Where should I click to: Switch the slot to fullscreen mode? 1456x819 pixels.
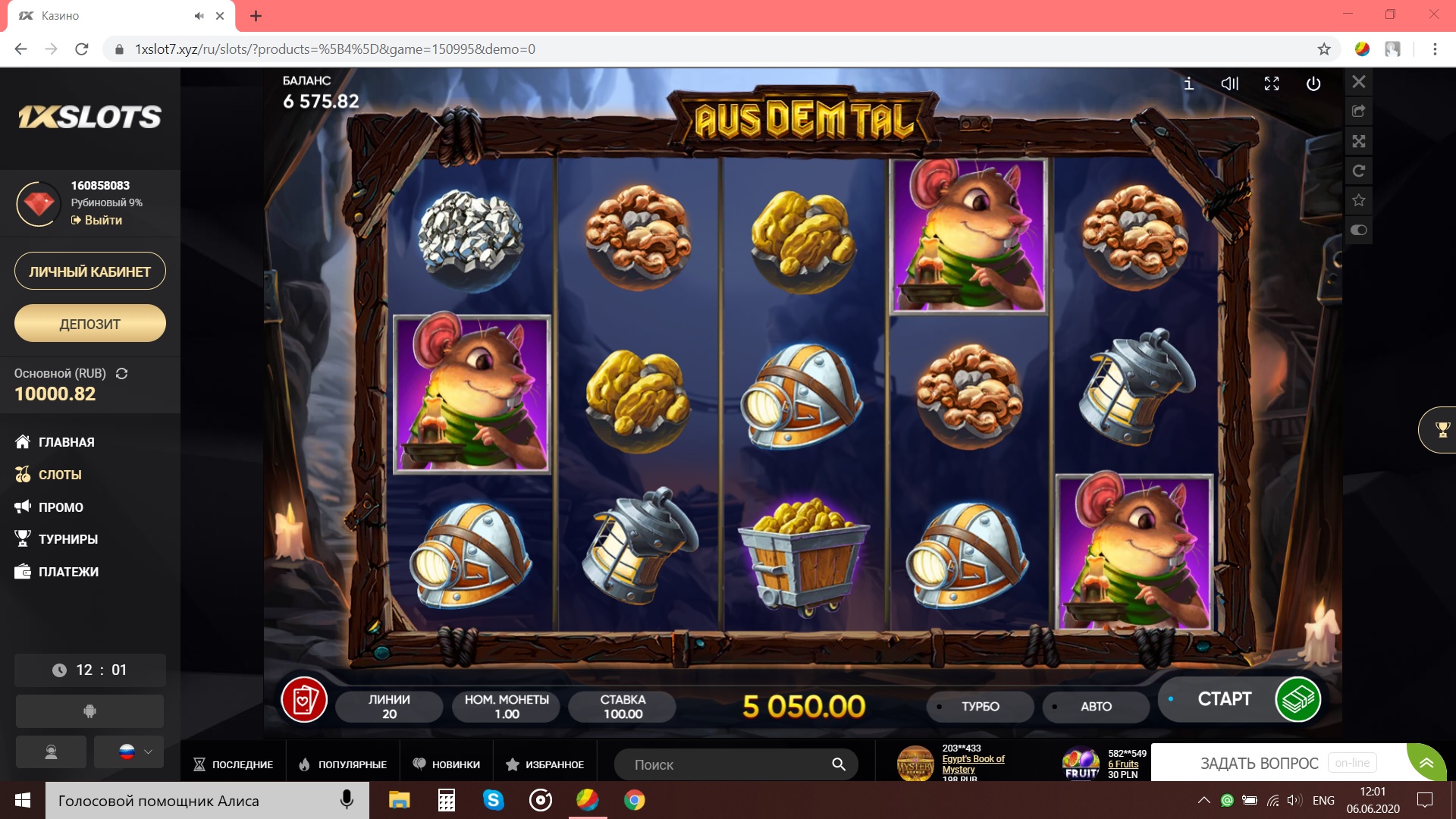coord(1272,84)
